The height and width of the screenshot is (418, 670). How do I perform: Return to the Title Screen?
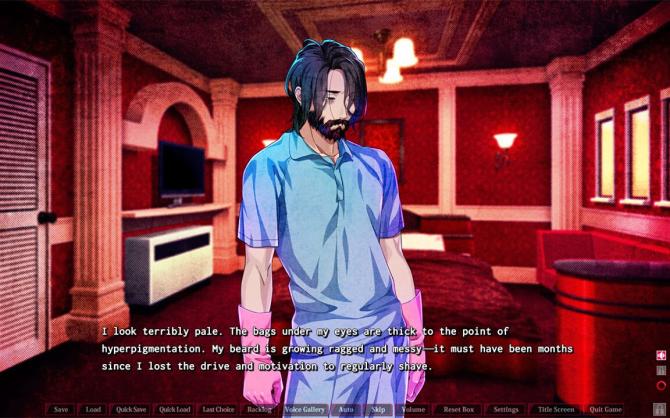click(x=556, y=409)
